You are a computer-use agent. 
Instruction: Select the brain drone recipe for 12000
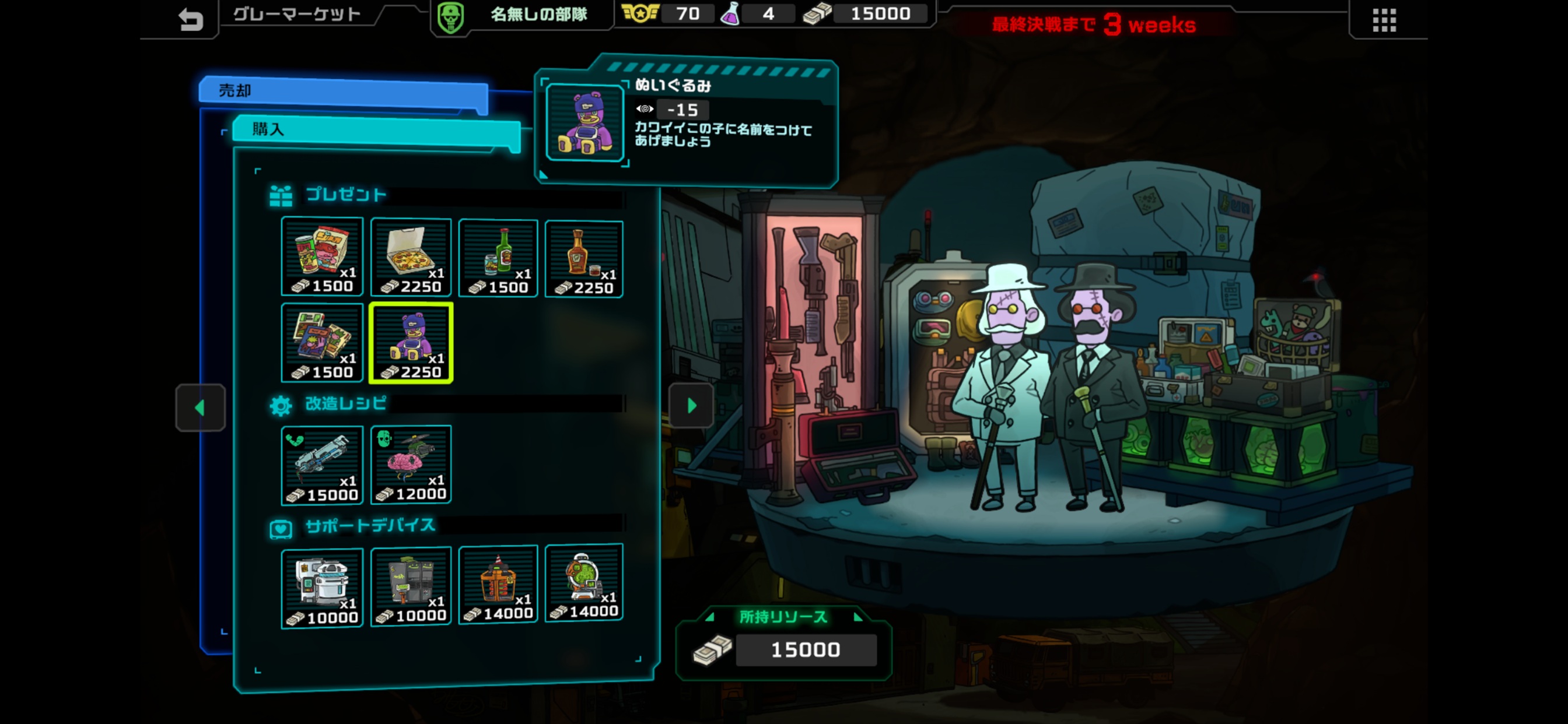(x=411, y=465)
